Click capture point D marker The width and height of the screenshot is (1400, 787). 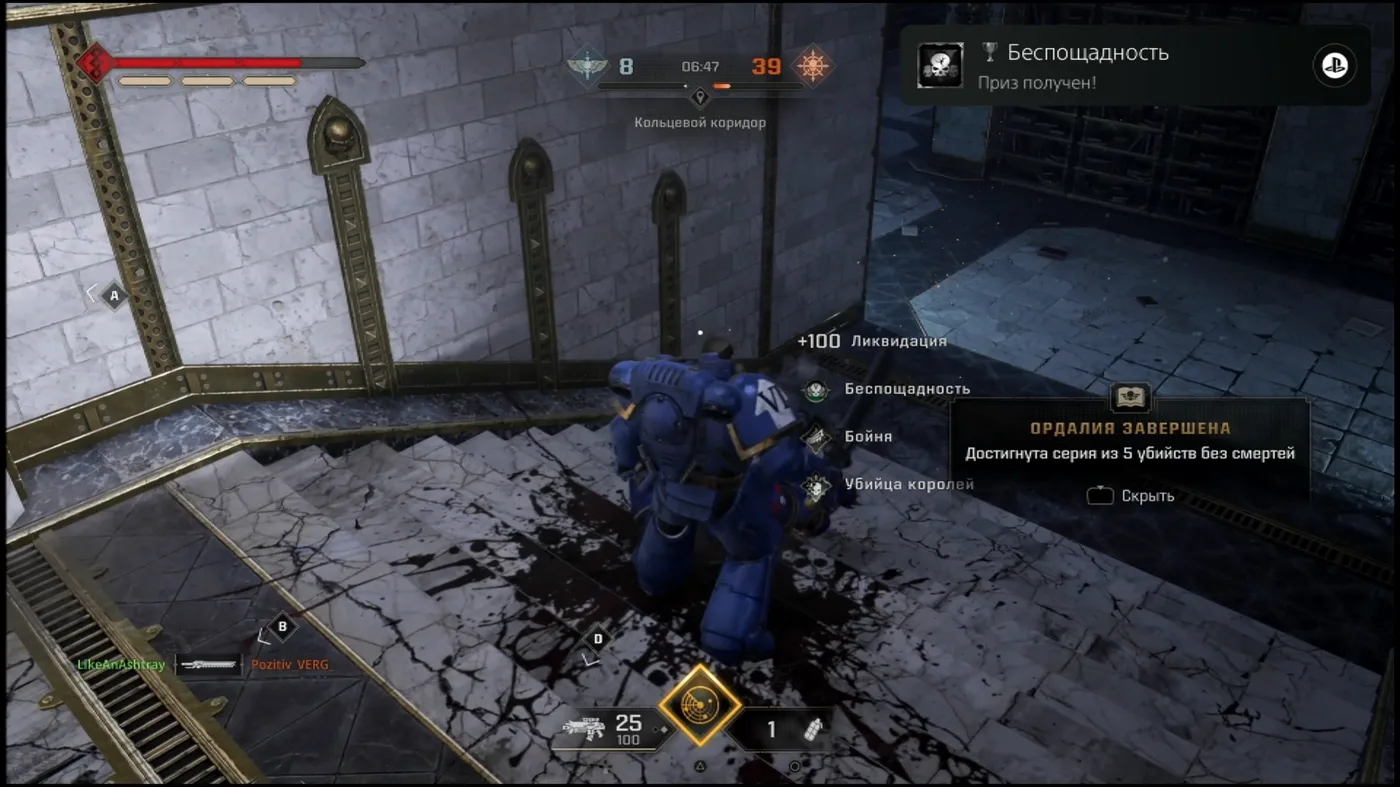coord(598,639)
